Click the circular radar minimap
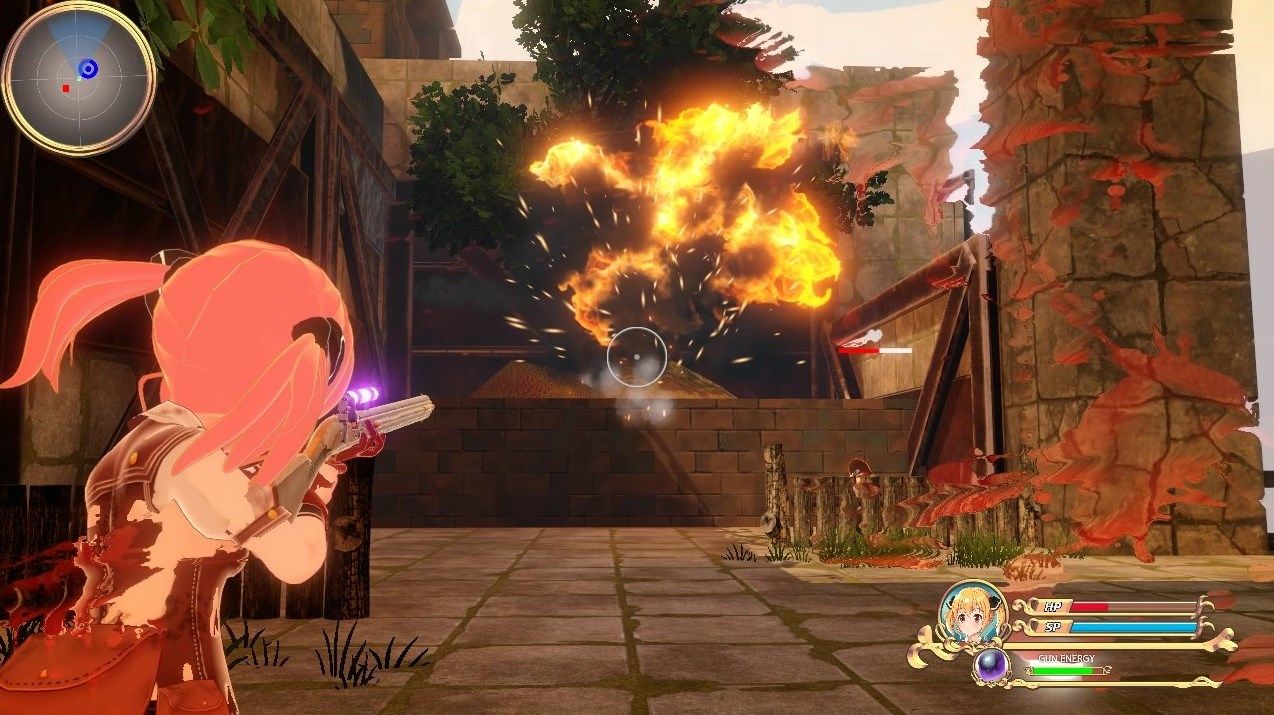 click(x=79, y=78)
